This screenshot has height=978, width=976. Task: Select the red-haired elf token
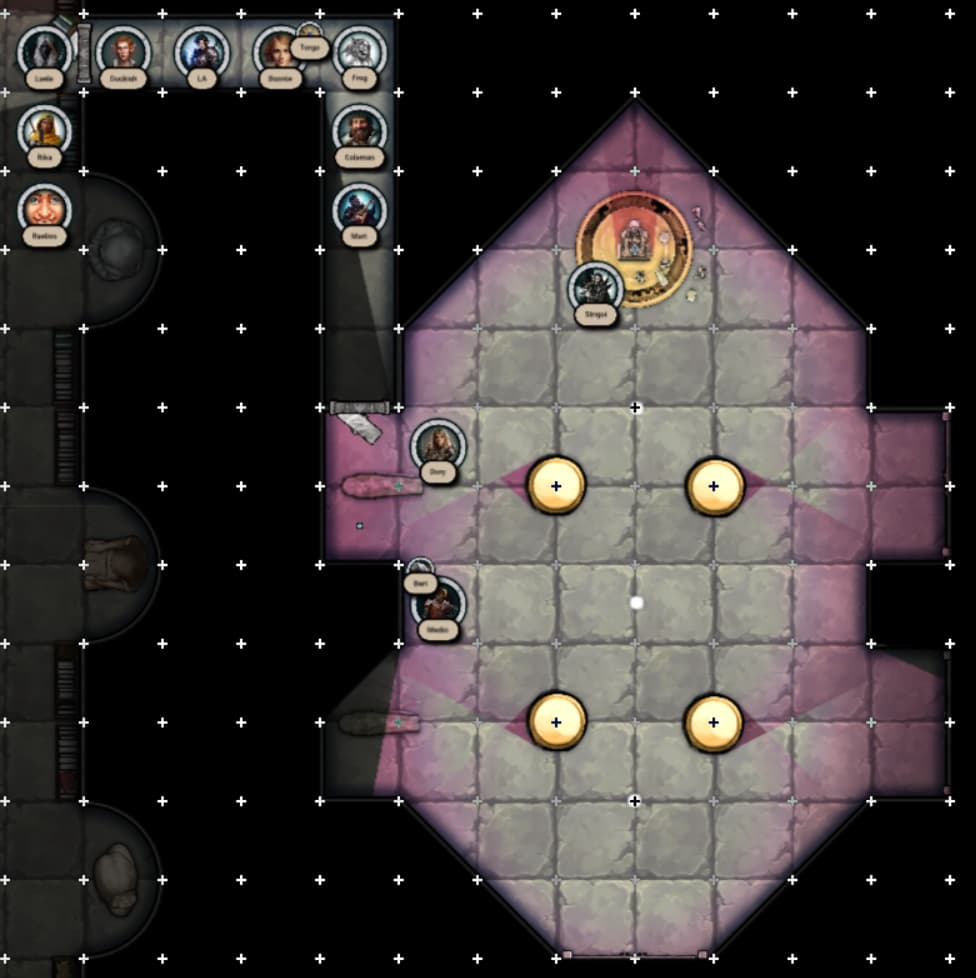(x=123, y=50)
